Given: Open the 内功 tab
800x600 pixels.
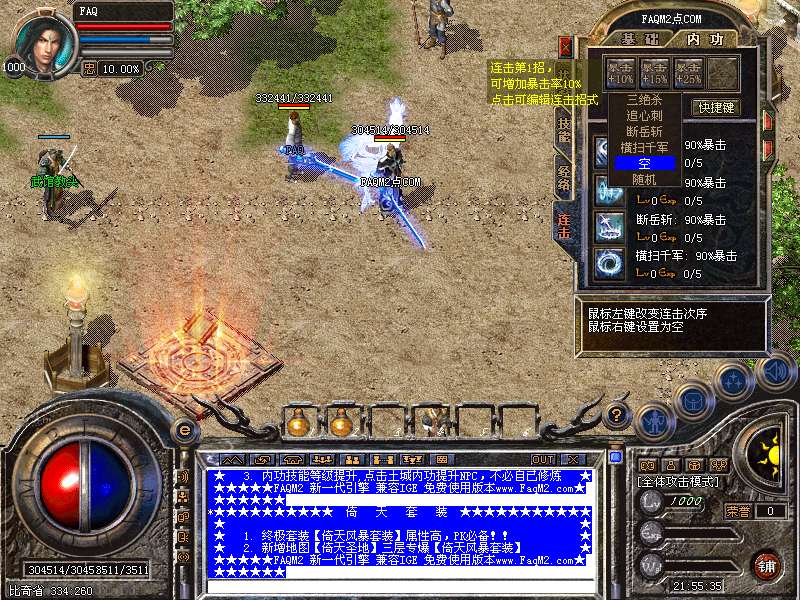Looking at the screenshot, I should [703, 39].
